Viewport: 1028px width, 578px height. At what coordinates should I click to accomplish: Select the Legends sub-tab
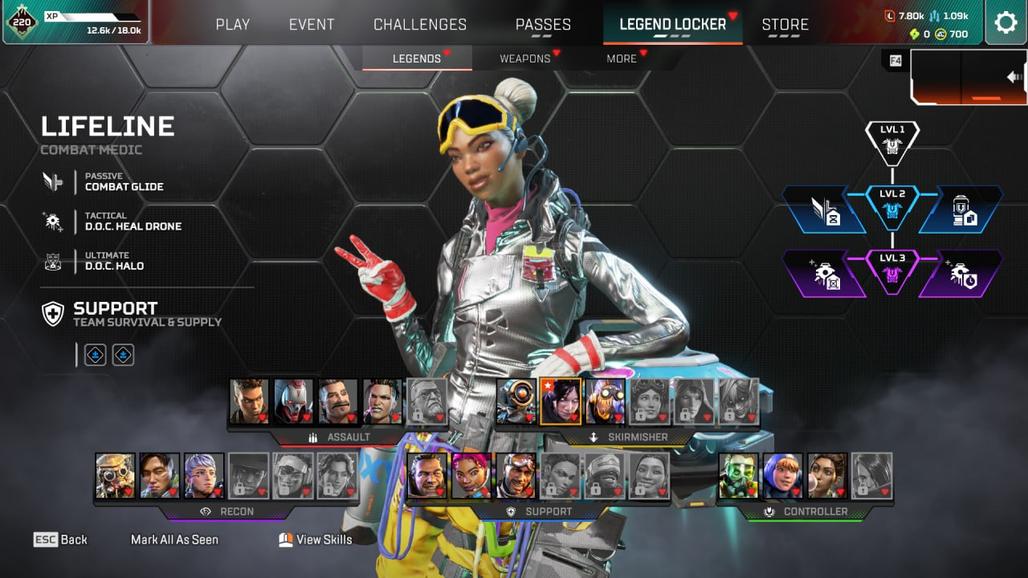tap(416, 59)
